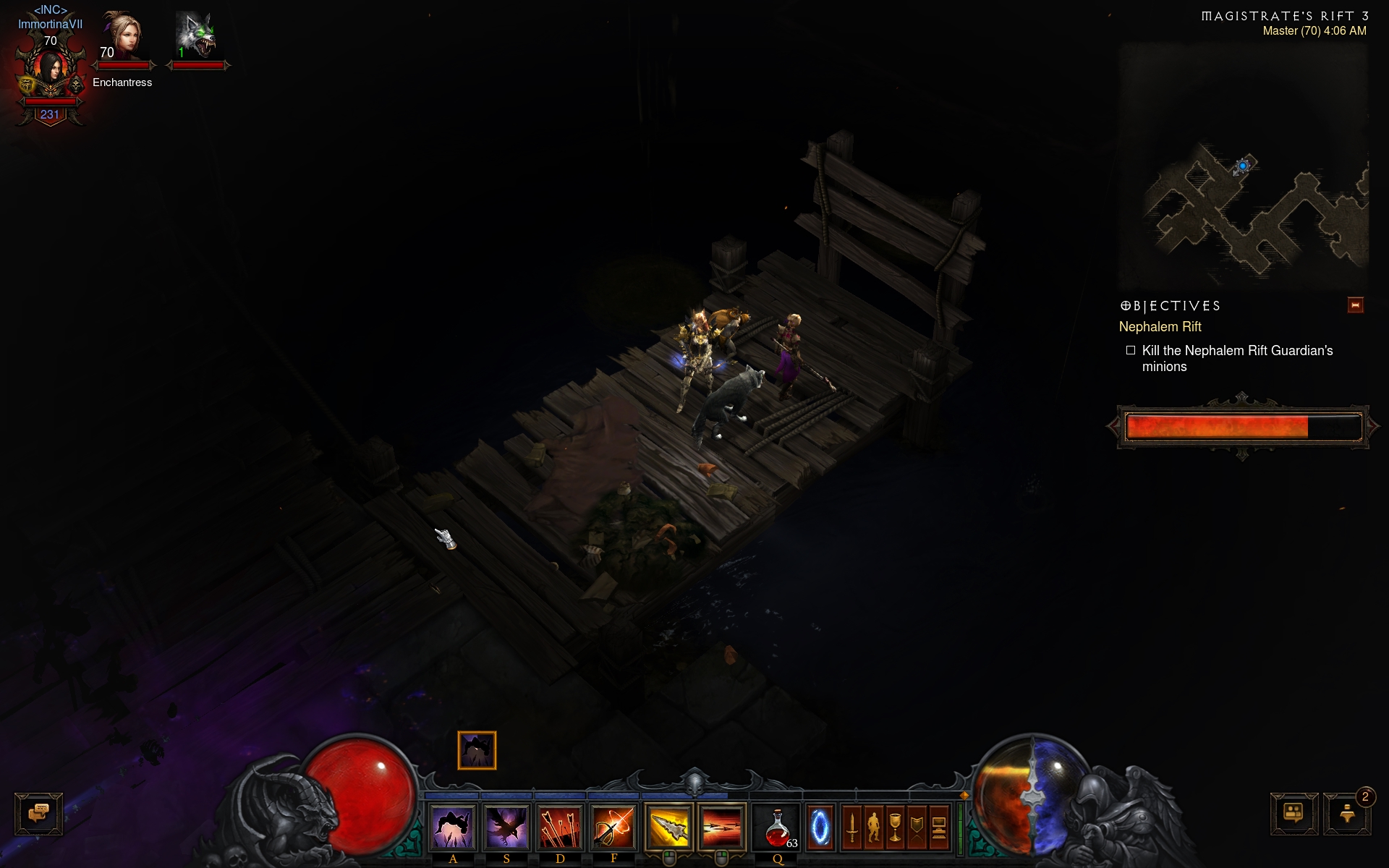Viewport: 1389px width, 868px height.
Task: Collapse the Objectives tracker panel
Action: (1355, 305)
